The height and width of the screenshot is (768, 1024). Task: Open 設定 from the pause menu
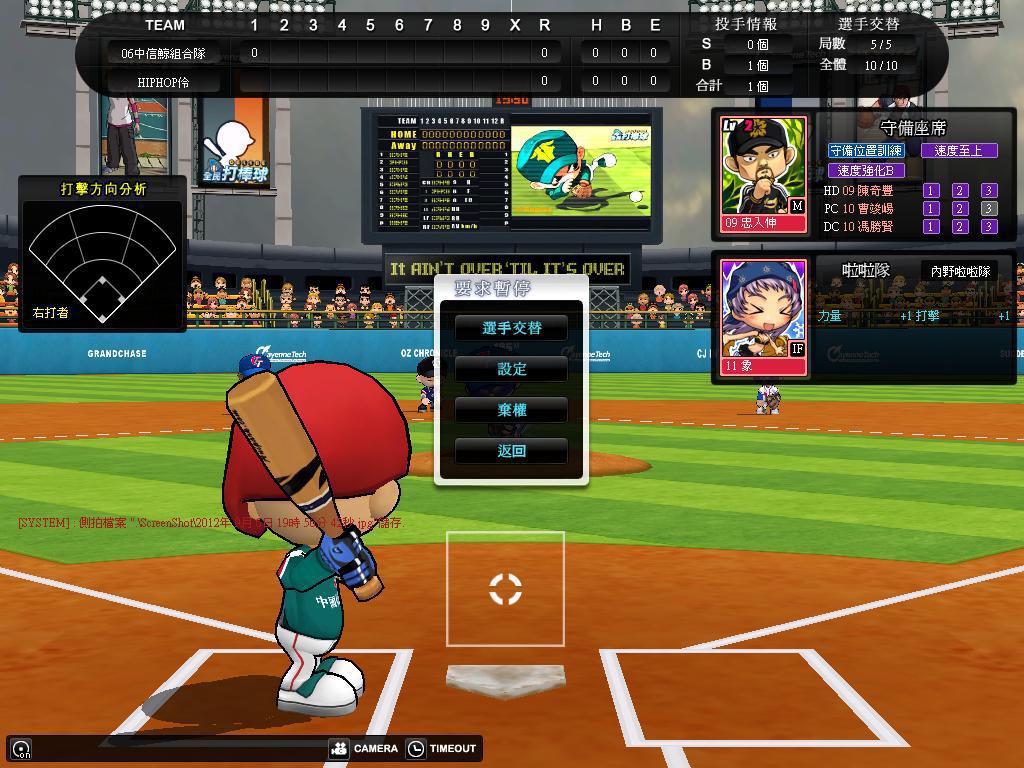coord(511,369)
